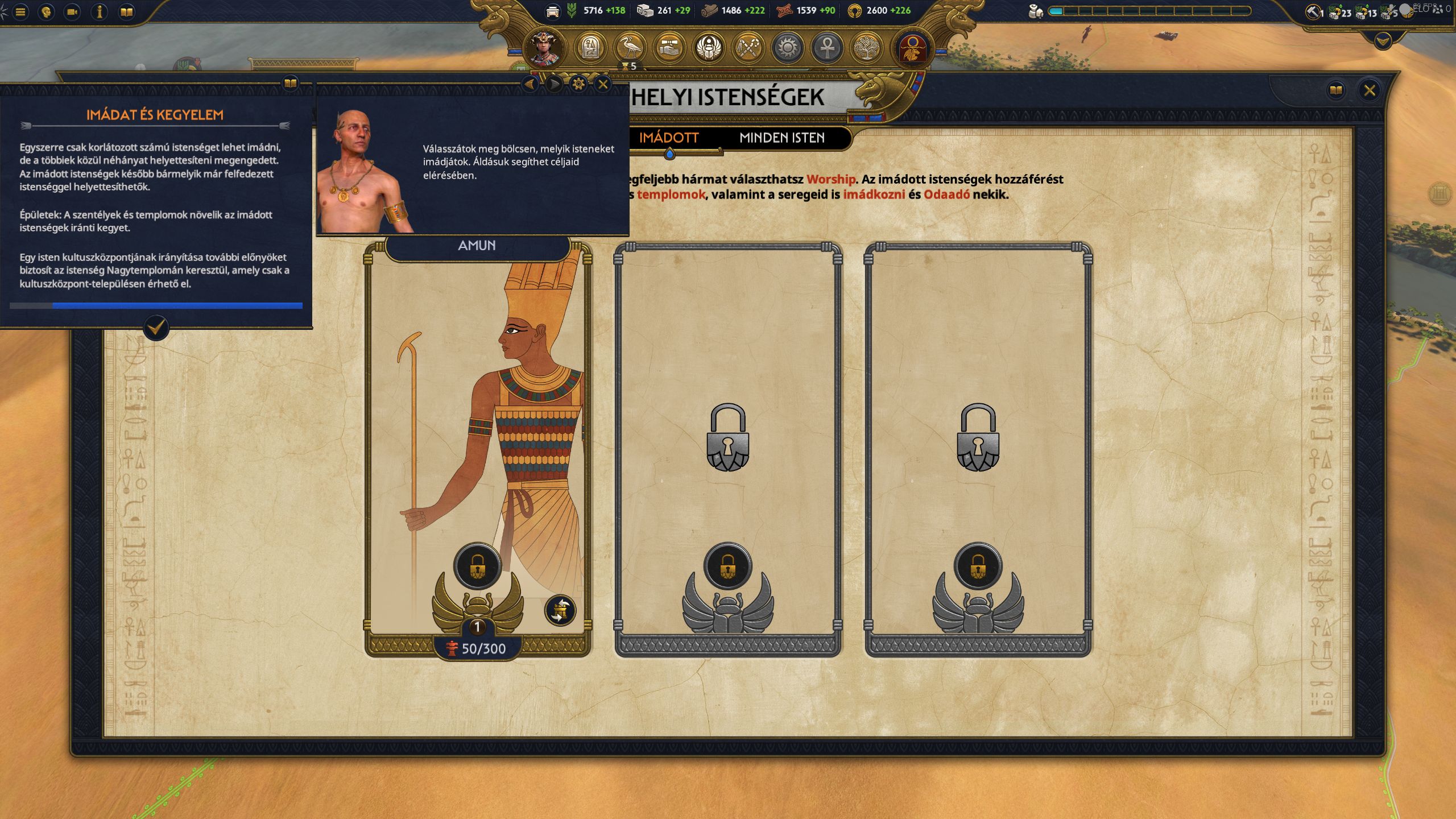The height and width of the screenshot is (819, 1456).
Task: Open the tree icon menu
Action: [x=867, y=47]
